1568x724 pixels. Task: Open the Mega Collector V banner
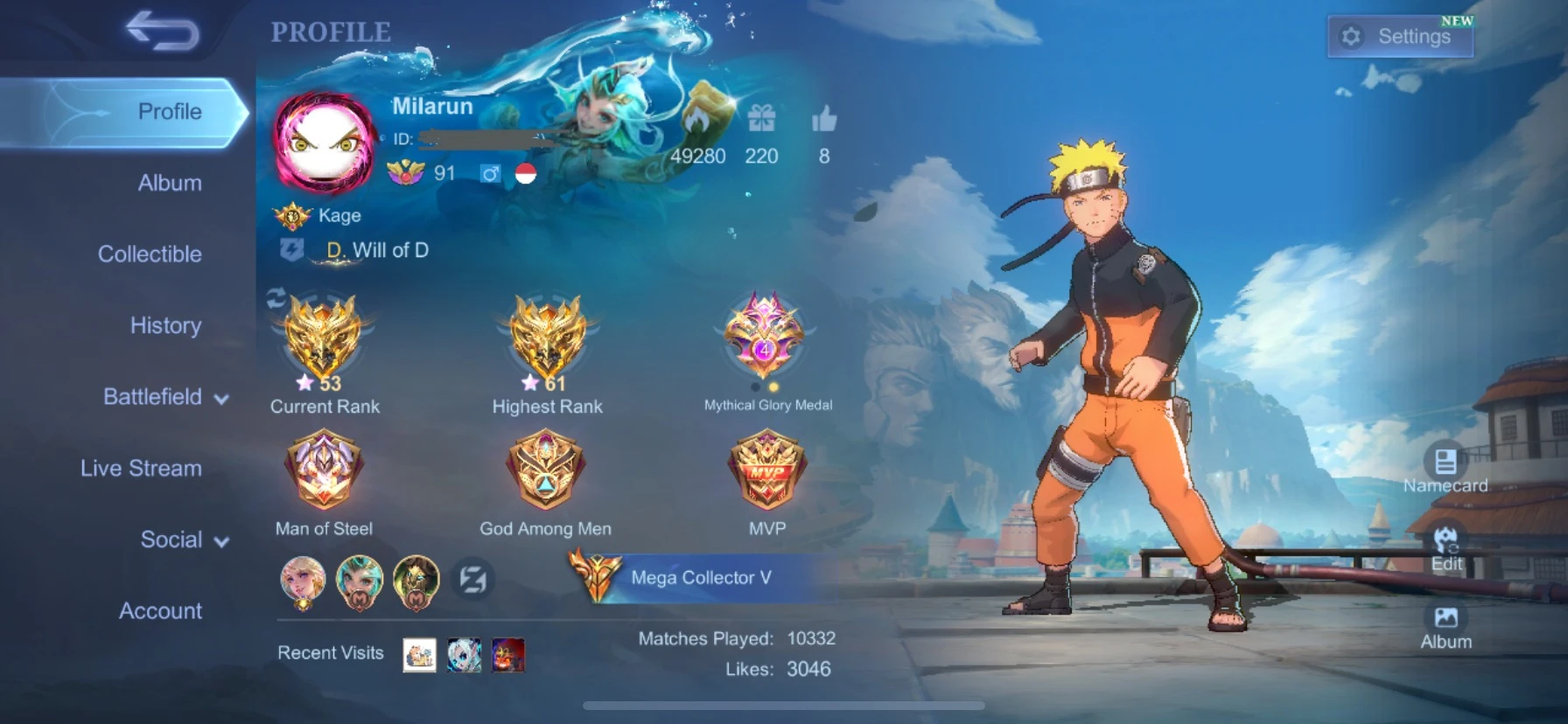pyautogui.click(x=700, y=578)
